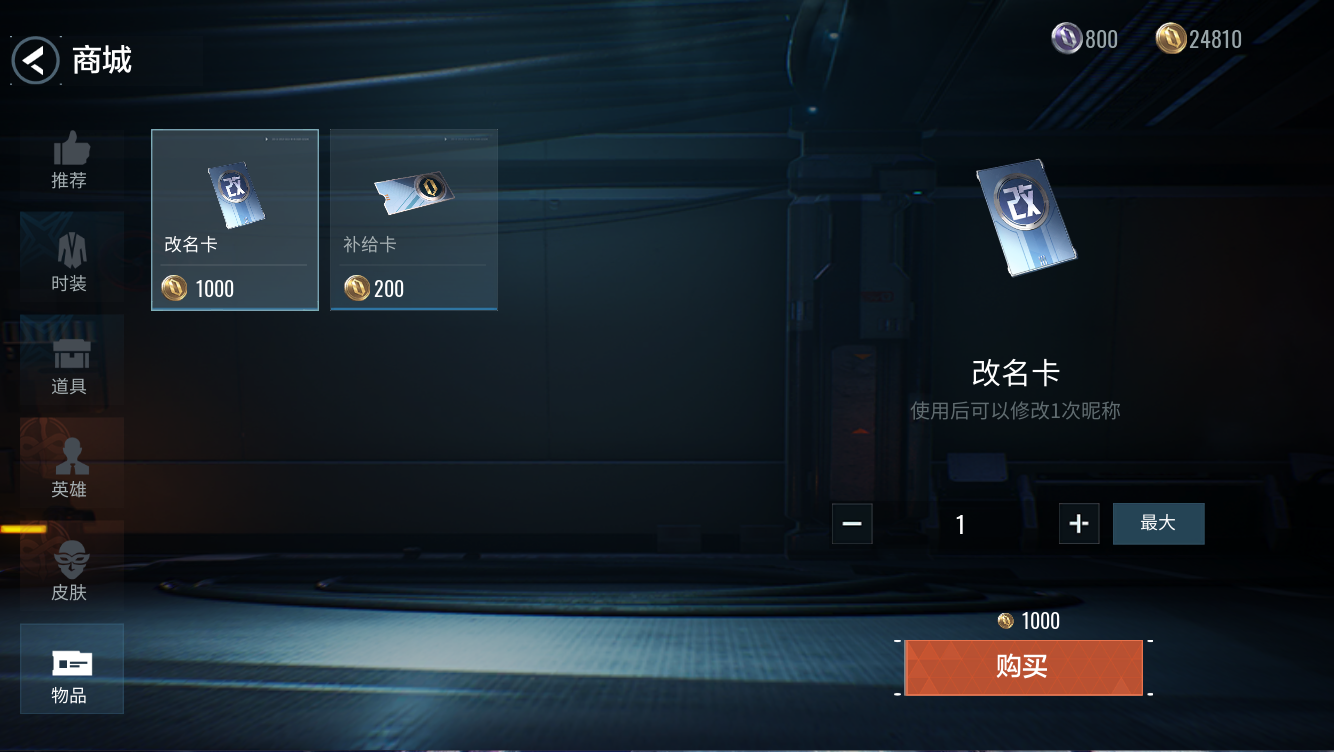Switch to the 推荐 category tab
The height and width of the screenshot is (752, 1334).
70,160
